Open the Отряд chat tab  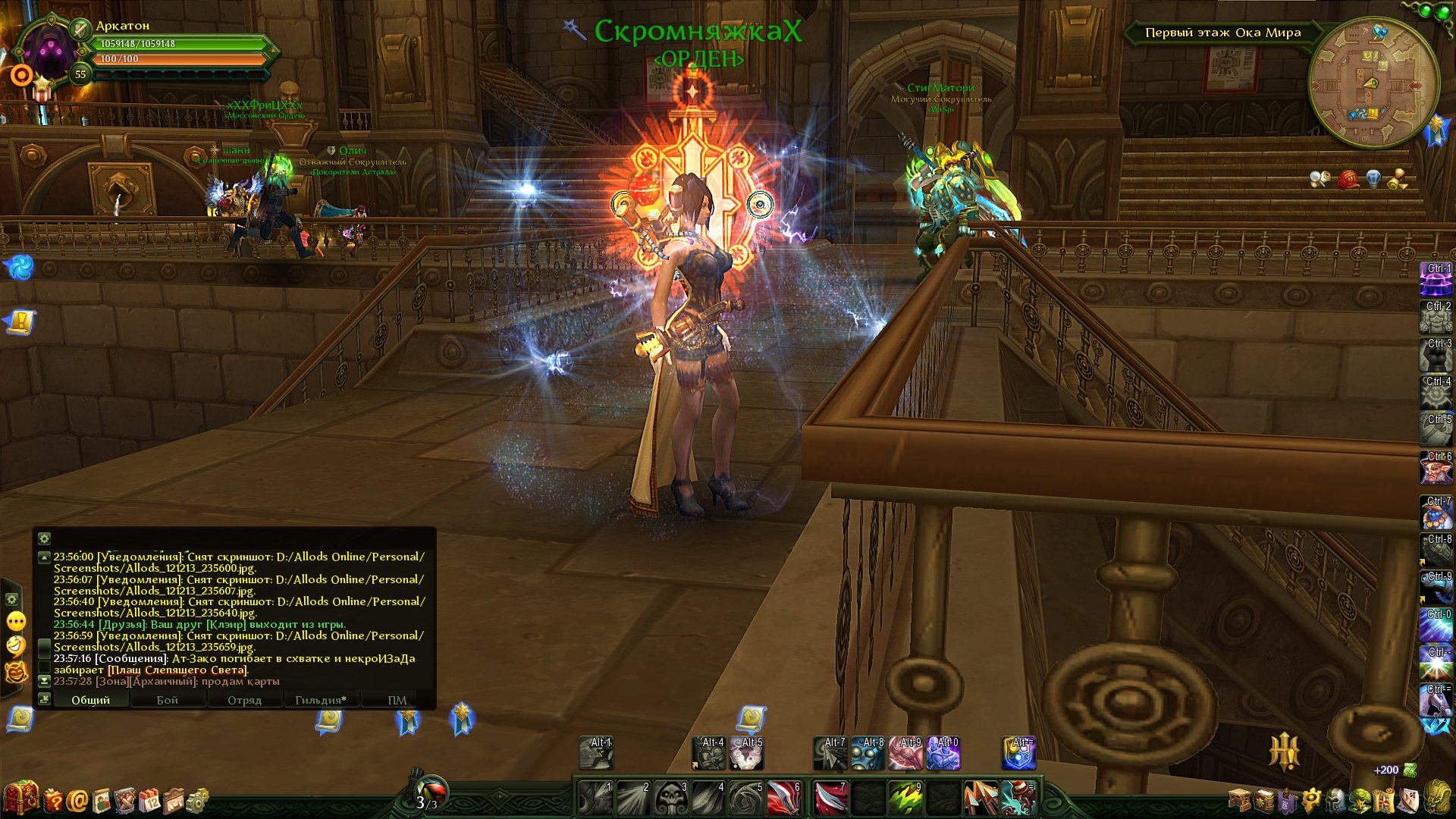click(244, 700)
